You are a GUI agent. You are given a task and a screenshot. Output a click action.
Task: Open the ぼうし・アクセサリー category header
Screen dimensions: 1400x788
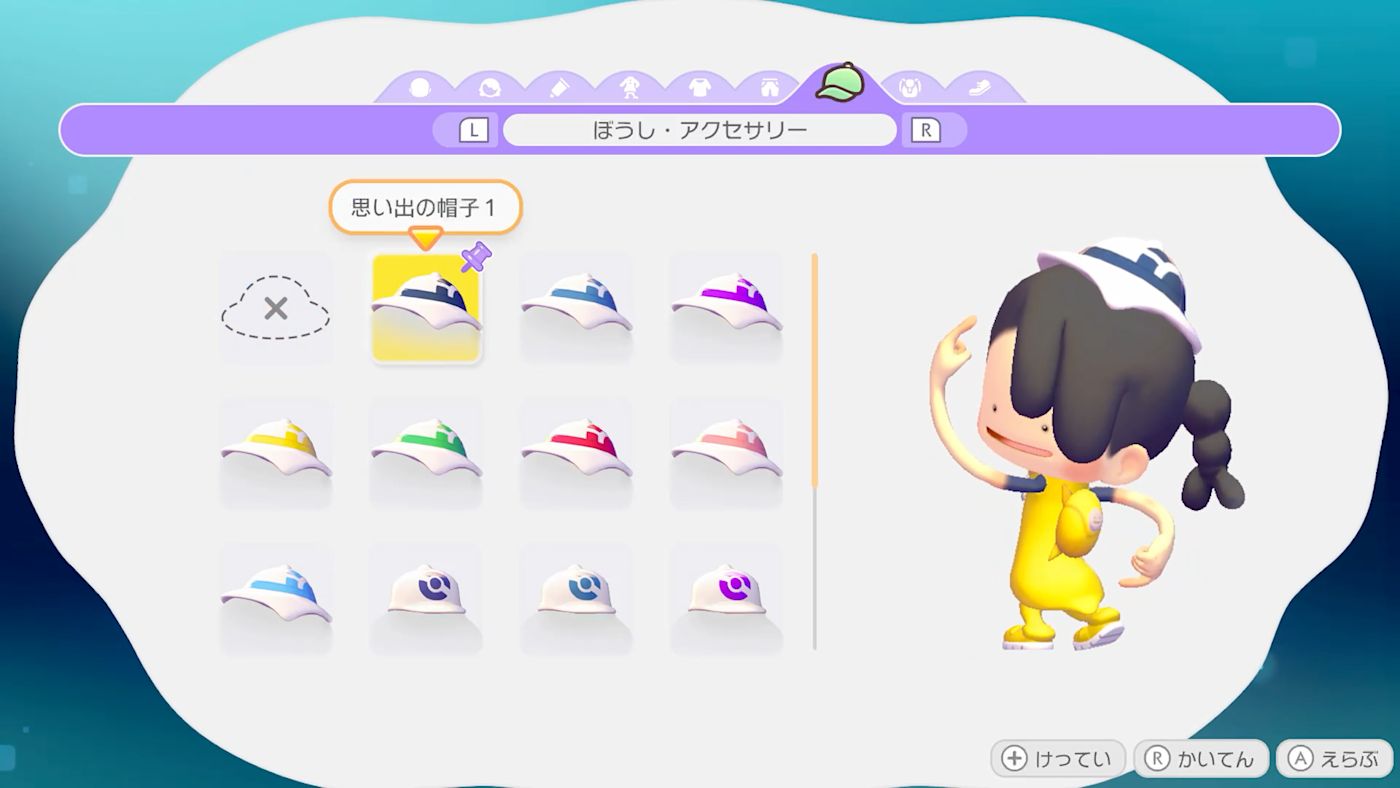tap(700, 129)
